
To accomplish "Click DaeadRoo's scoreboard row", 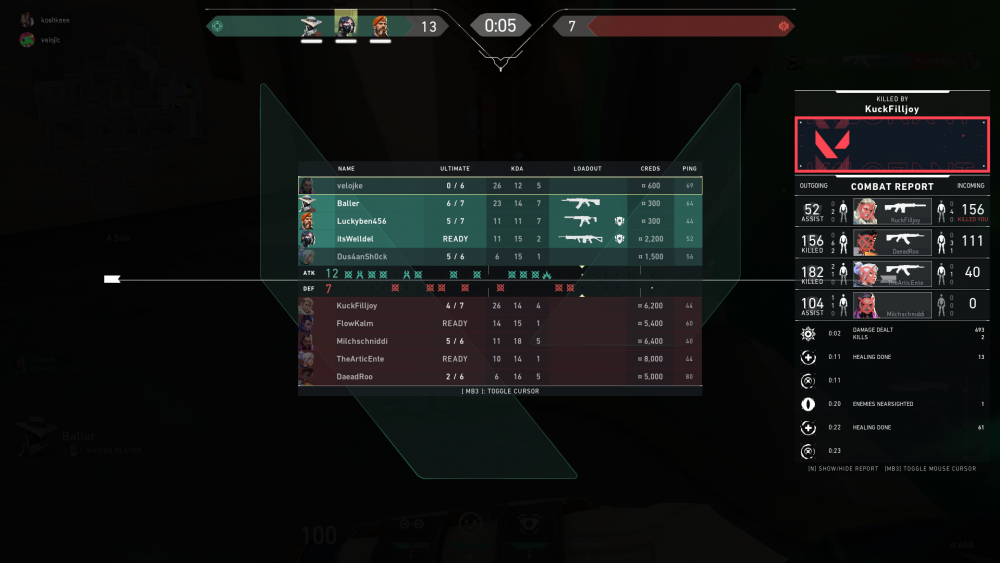I will pos(500,377).
